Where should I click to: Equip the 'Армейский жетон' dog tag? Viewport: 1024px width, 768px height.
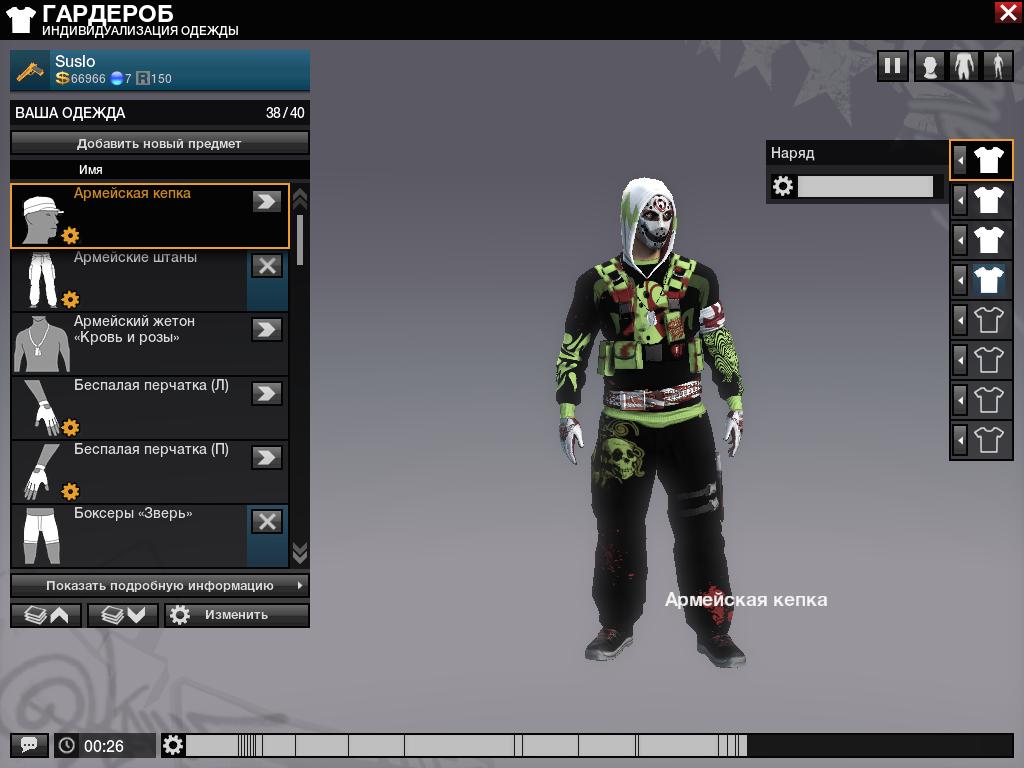(x=266, y=329)
